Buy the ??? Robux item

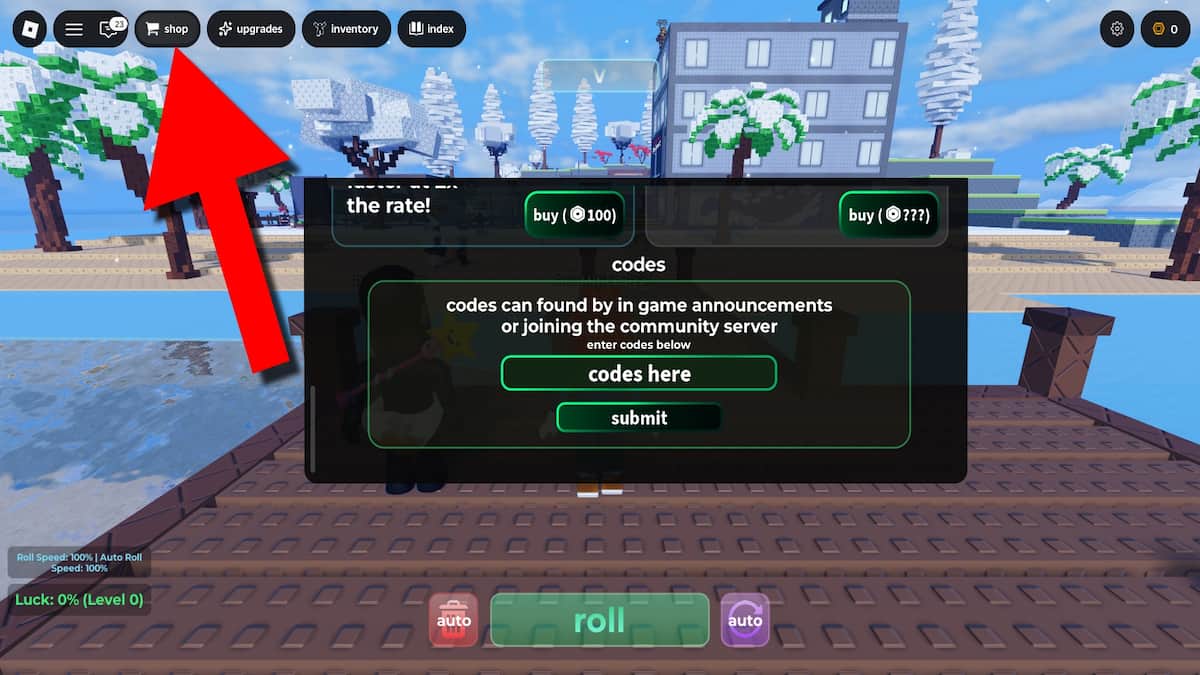[x=889, y=215]
